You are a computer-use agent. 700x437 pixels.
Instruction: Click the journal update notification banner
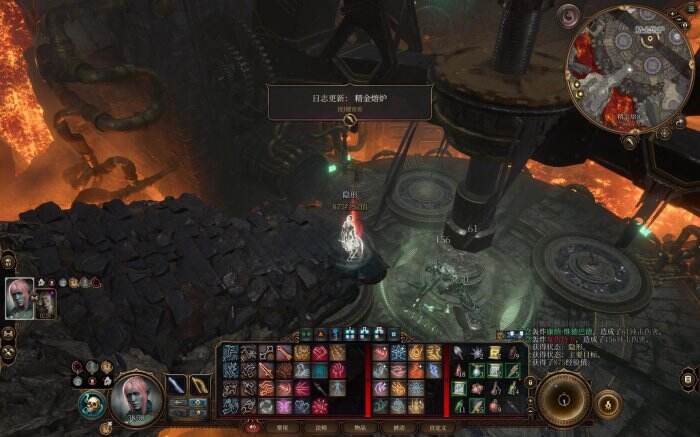point(349,102)
